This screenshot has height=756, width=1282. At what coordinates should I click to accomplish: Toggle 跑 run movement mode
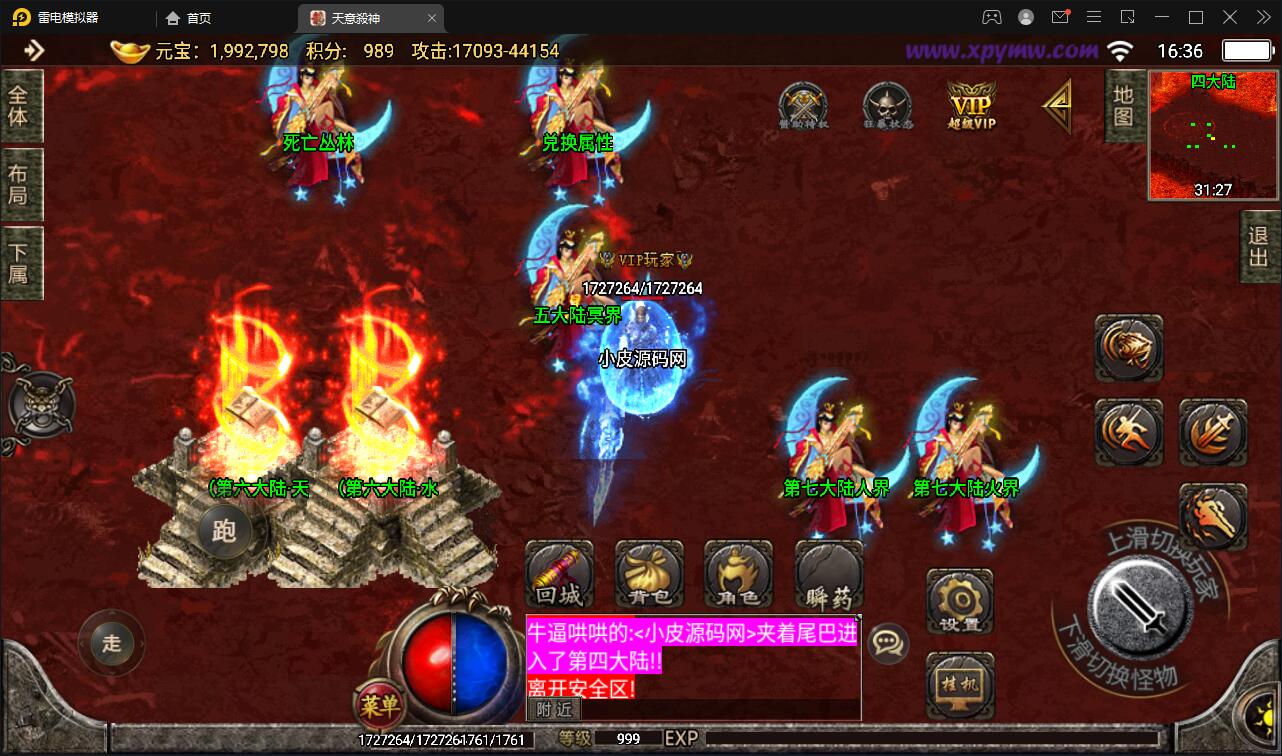coord(226,530)
